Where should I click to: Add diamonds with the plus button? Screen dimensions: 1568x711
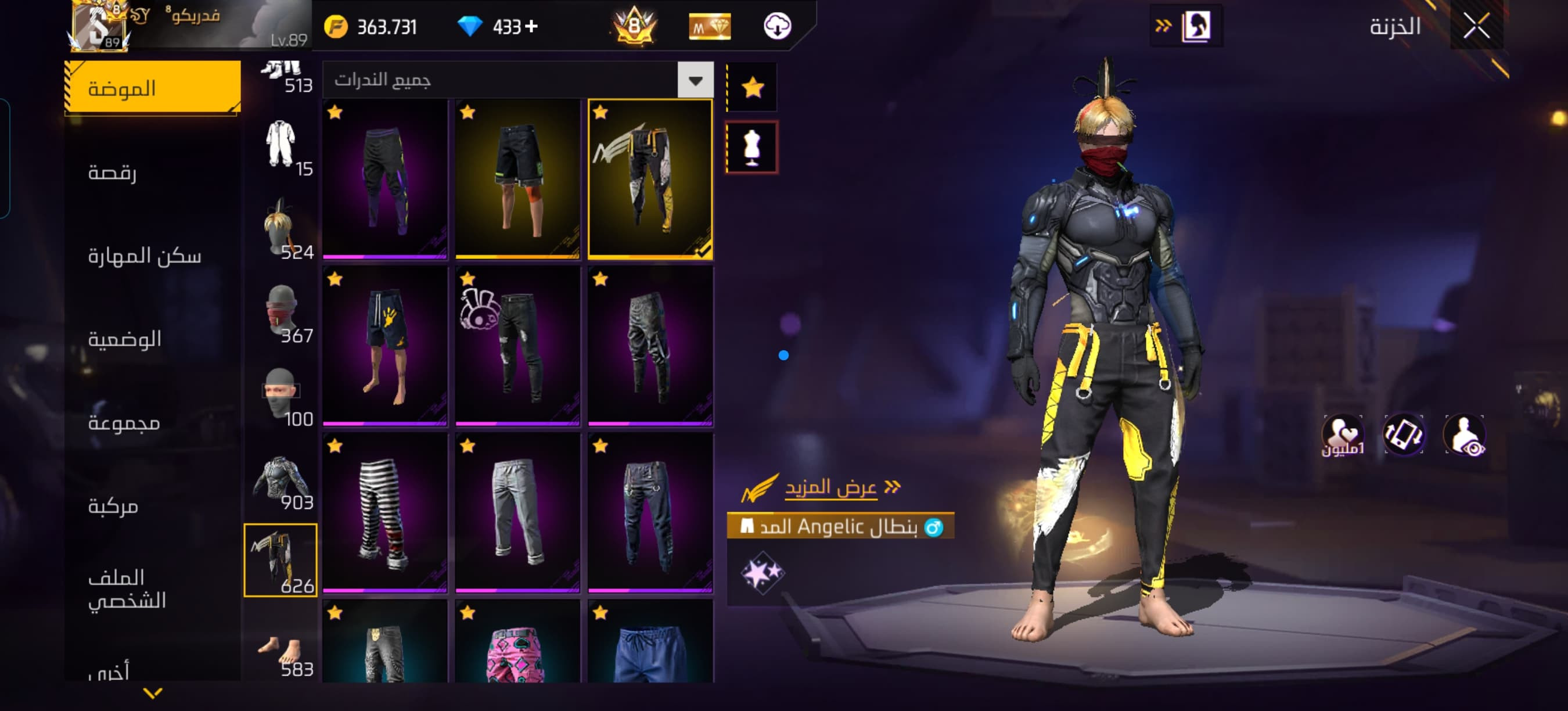click(531, 26)
